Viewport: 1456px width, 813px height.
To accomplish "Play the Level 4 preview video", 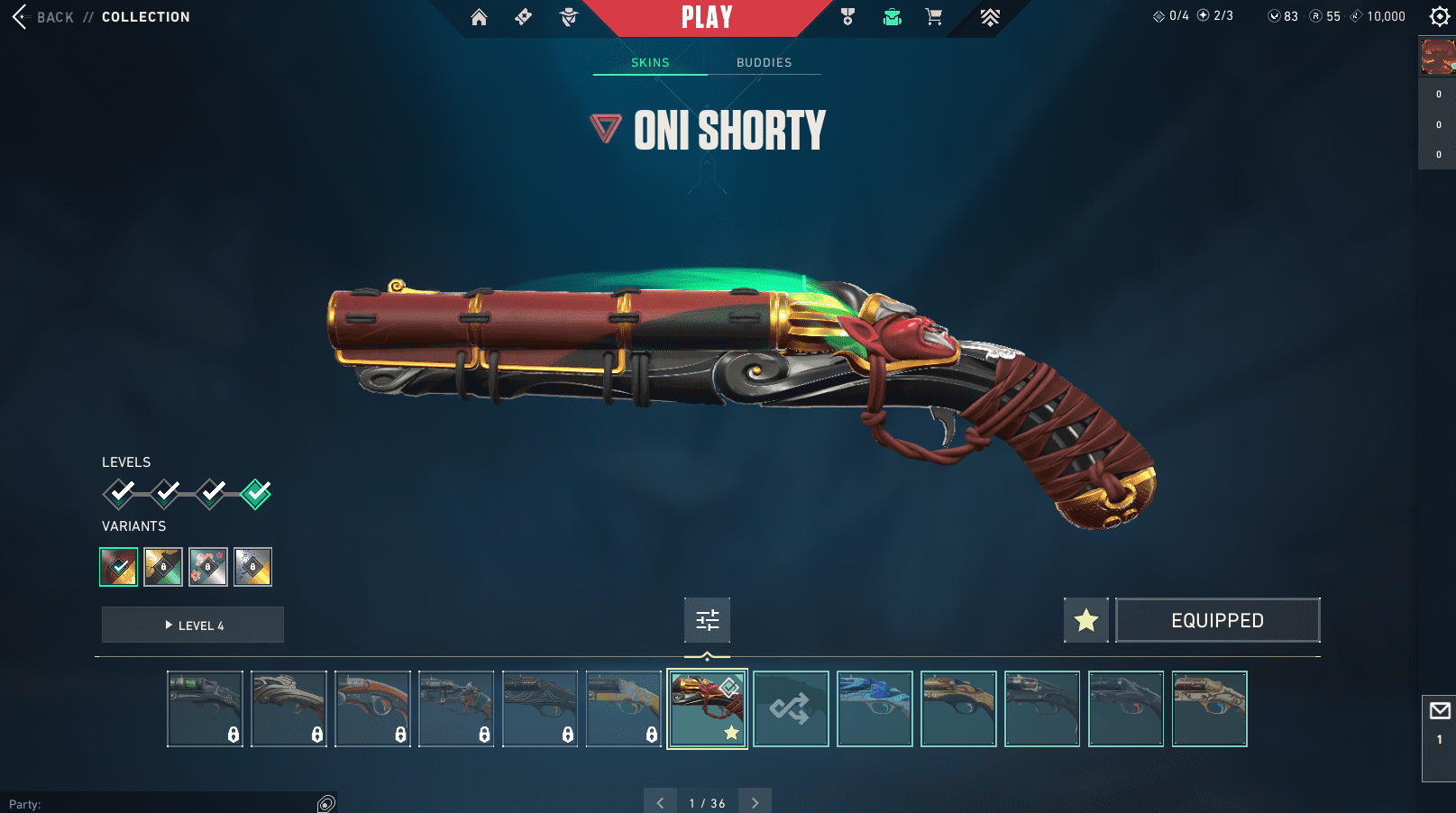I will click(x=193, y=625).
